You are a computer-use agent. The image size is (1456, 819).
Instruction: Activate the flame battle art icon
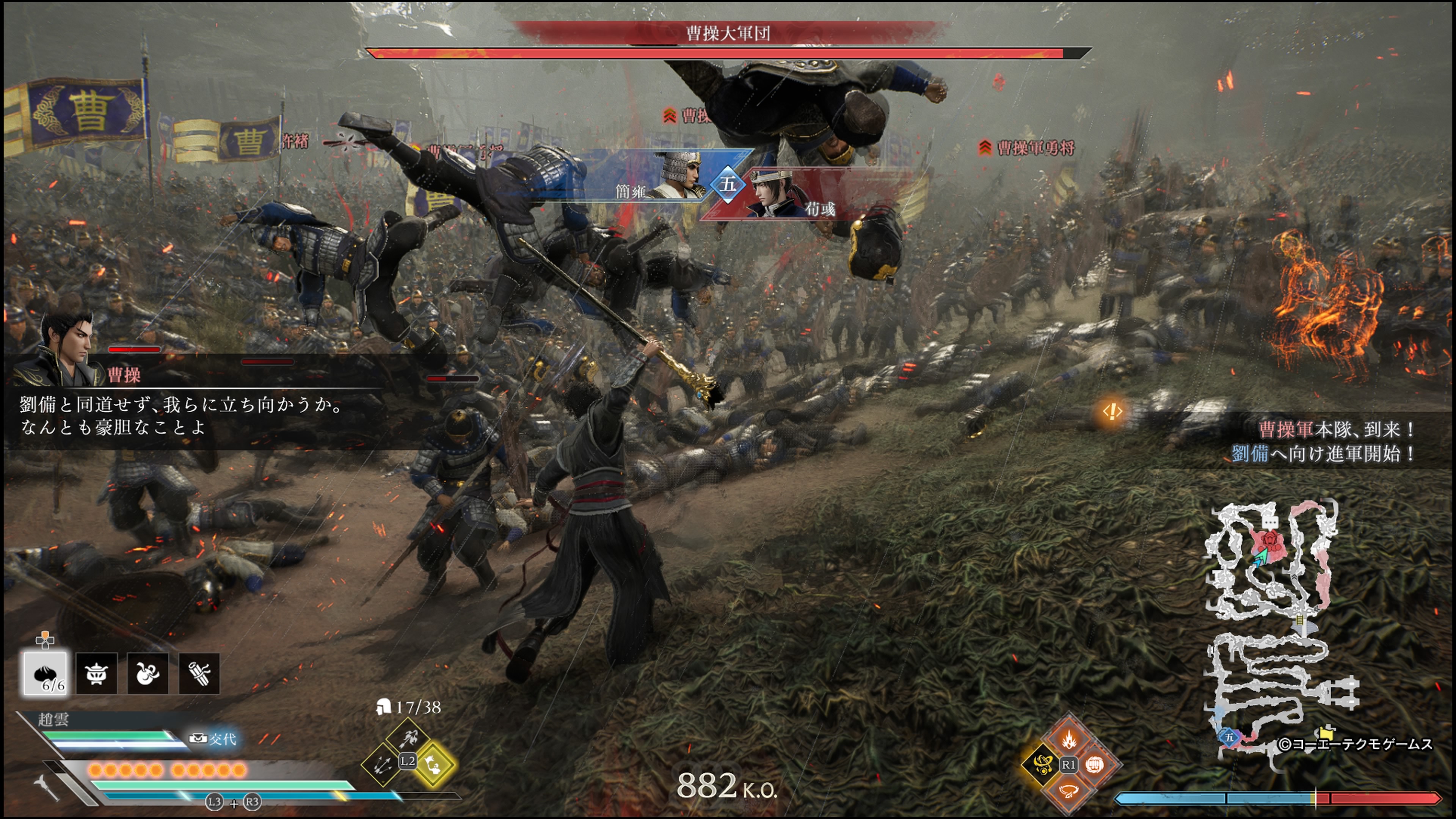[1068, 739]
